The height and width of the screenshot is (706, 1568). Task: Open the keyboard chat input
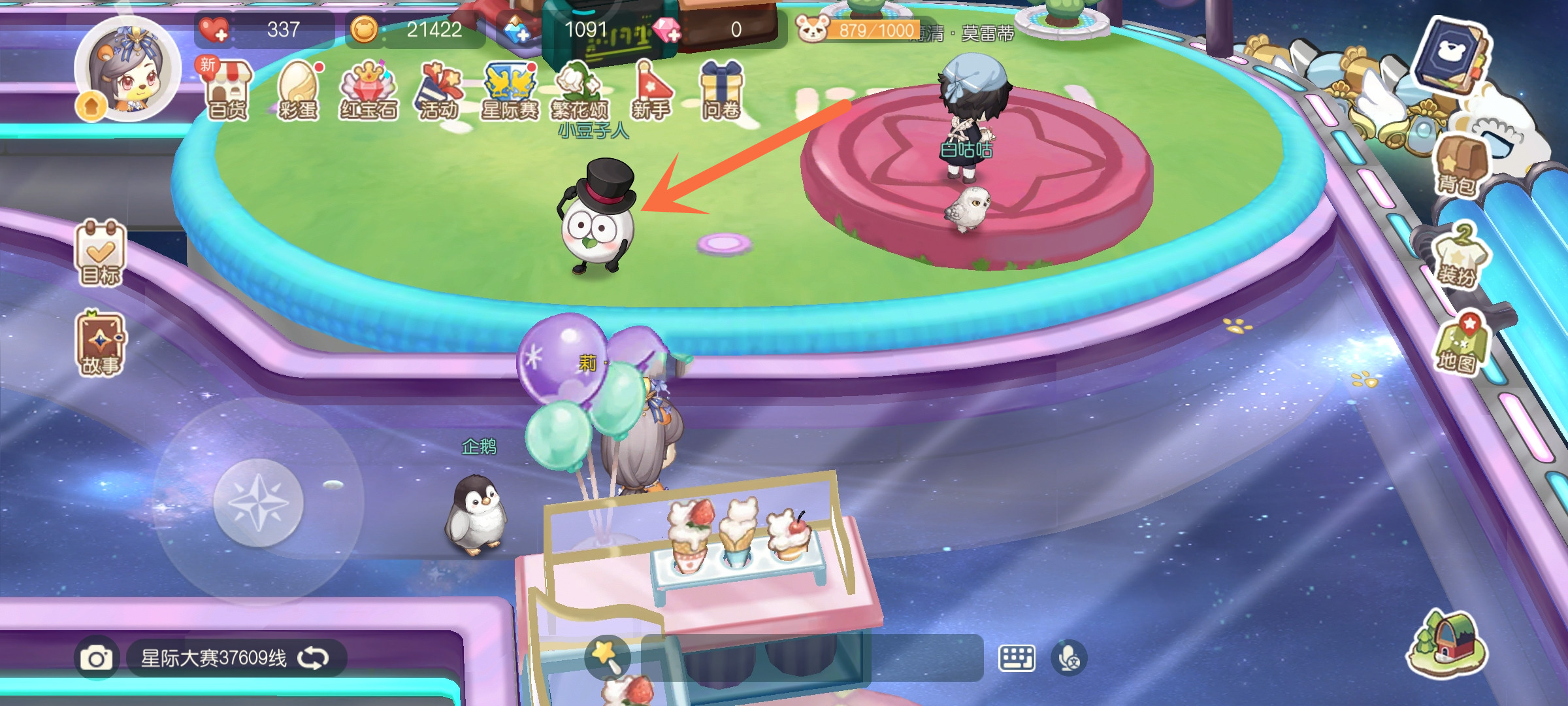click(1017, 658)
